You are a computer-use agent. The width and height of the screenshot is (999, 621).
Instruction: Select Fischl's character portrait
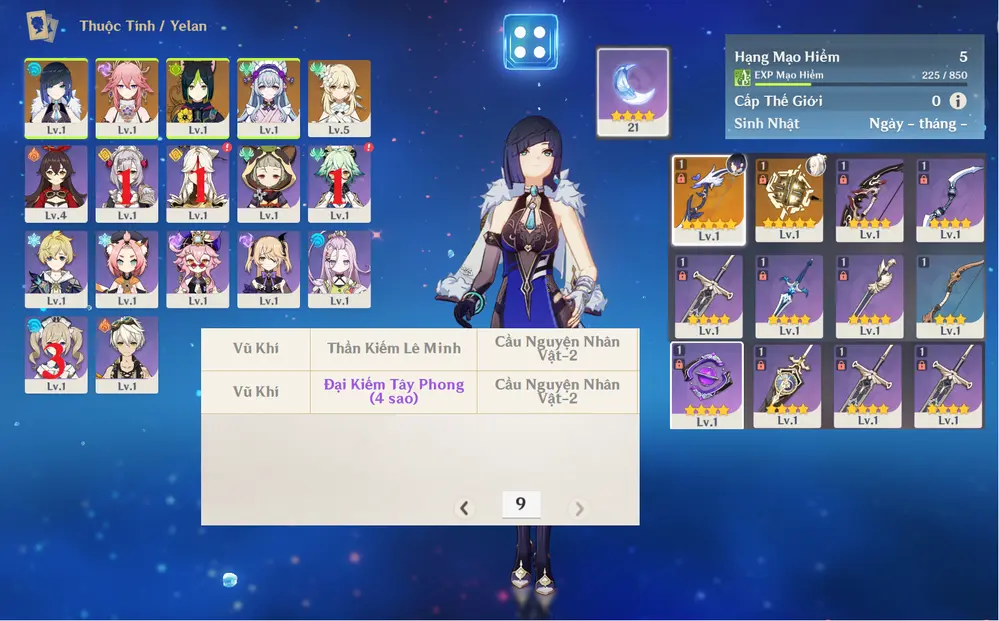(x=269, y=268)
